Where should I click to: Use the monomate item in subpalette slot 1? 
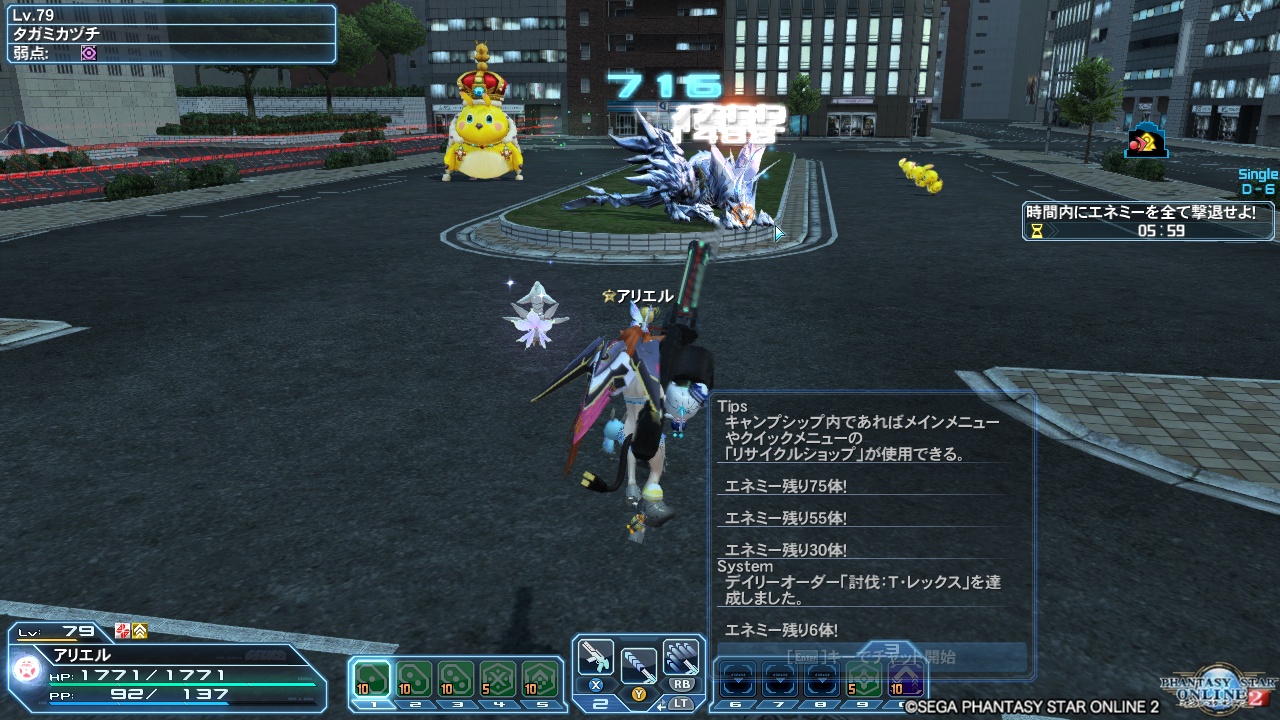pos(370,679)
